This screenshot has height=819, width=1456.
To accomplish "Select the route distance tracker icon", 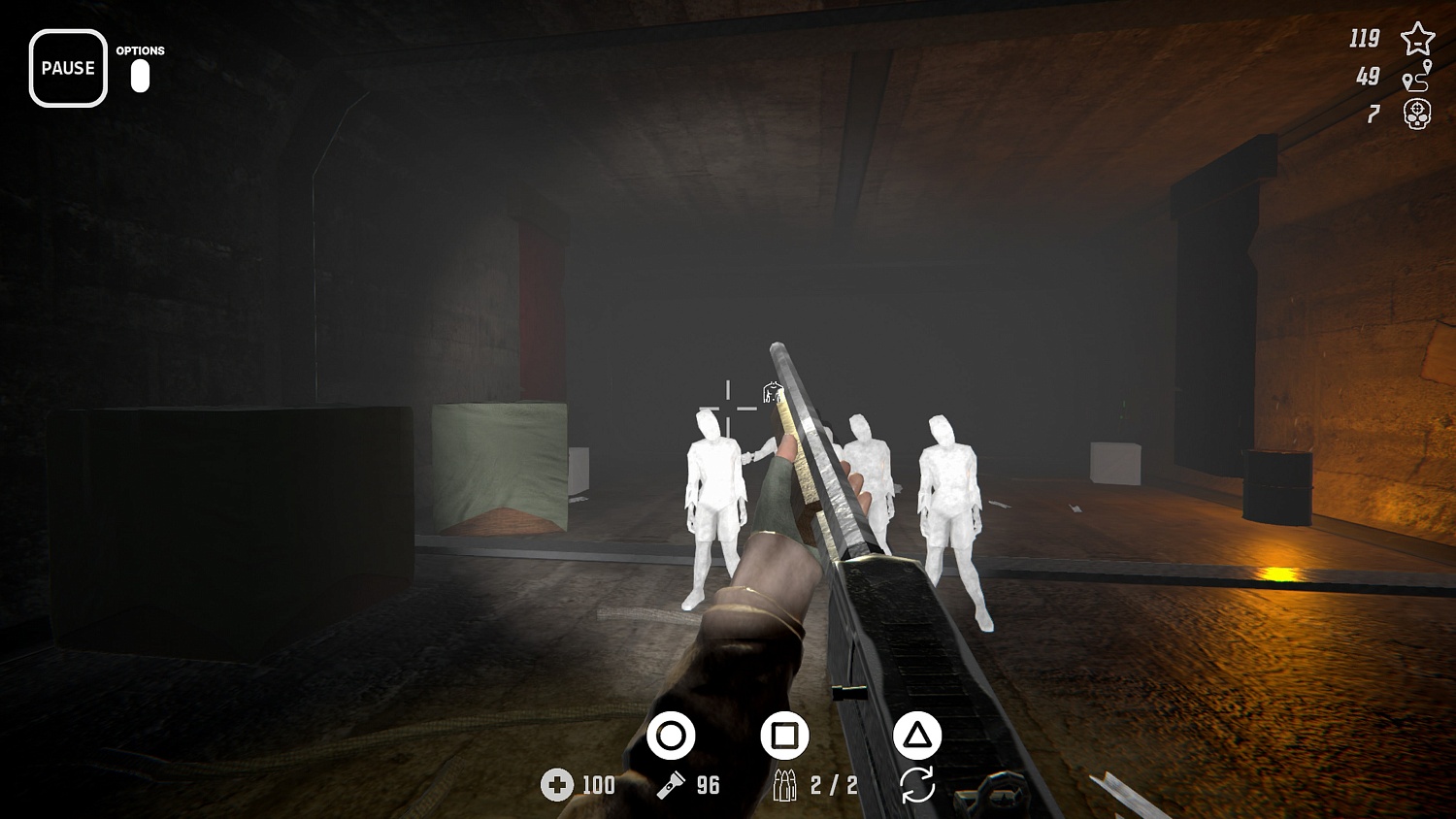I will click(1418, 76).
